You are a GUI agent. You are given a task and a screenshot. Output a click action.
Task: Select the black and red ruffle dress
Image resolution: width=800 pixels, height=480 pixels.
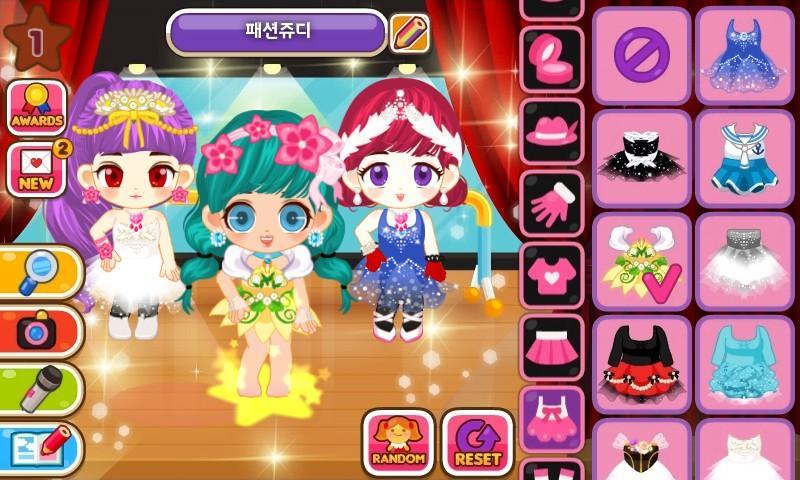click(641, 364)
